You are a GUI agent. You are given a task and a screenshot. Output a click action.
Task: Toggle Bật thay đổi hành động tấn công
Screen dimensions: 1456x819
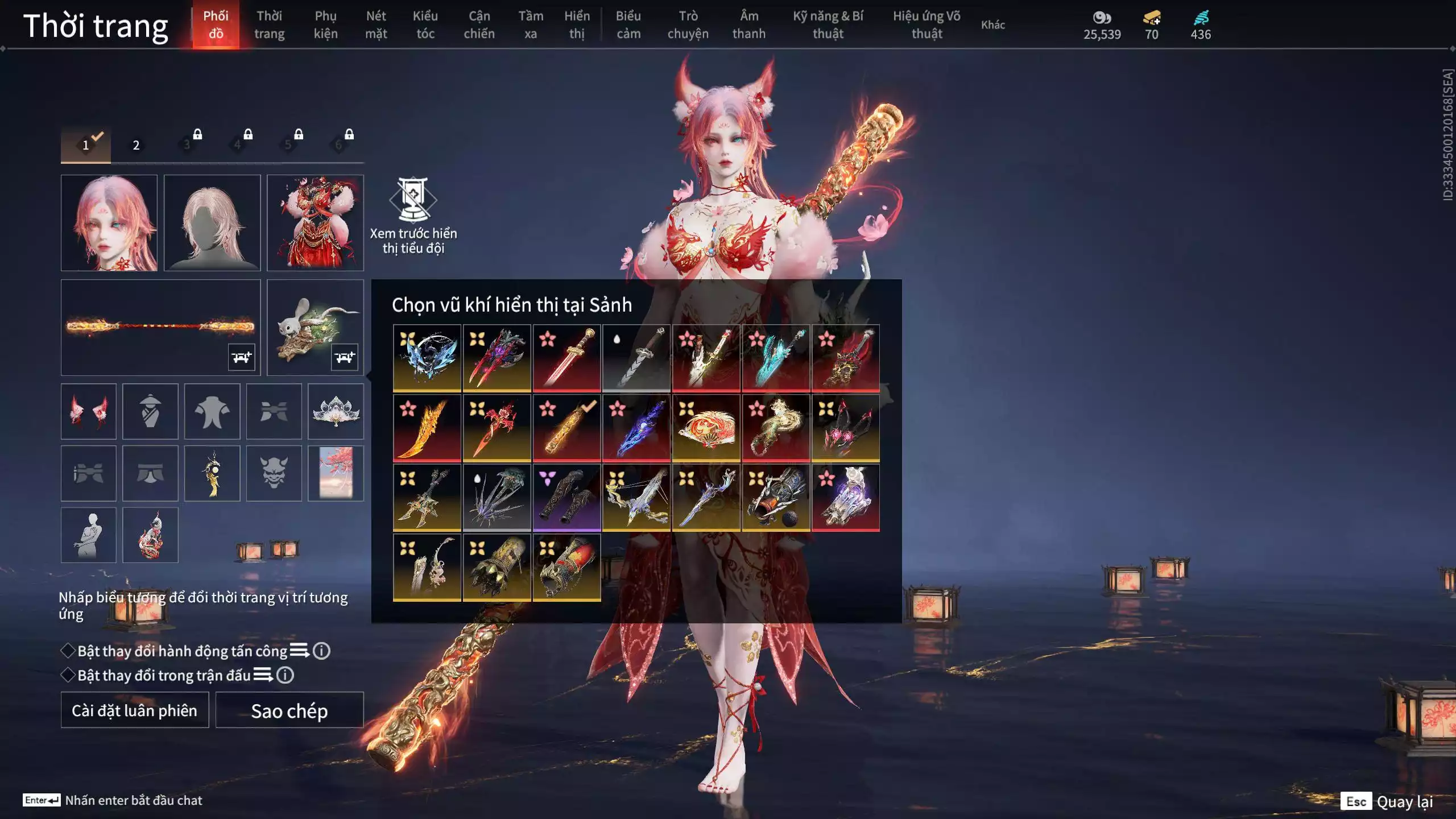[68, 651]
